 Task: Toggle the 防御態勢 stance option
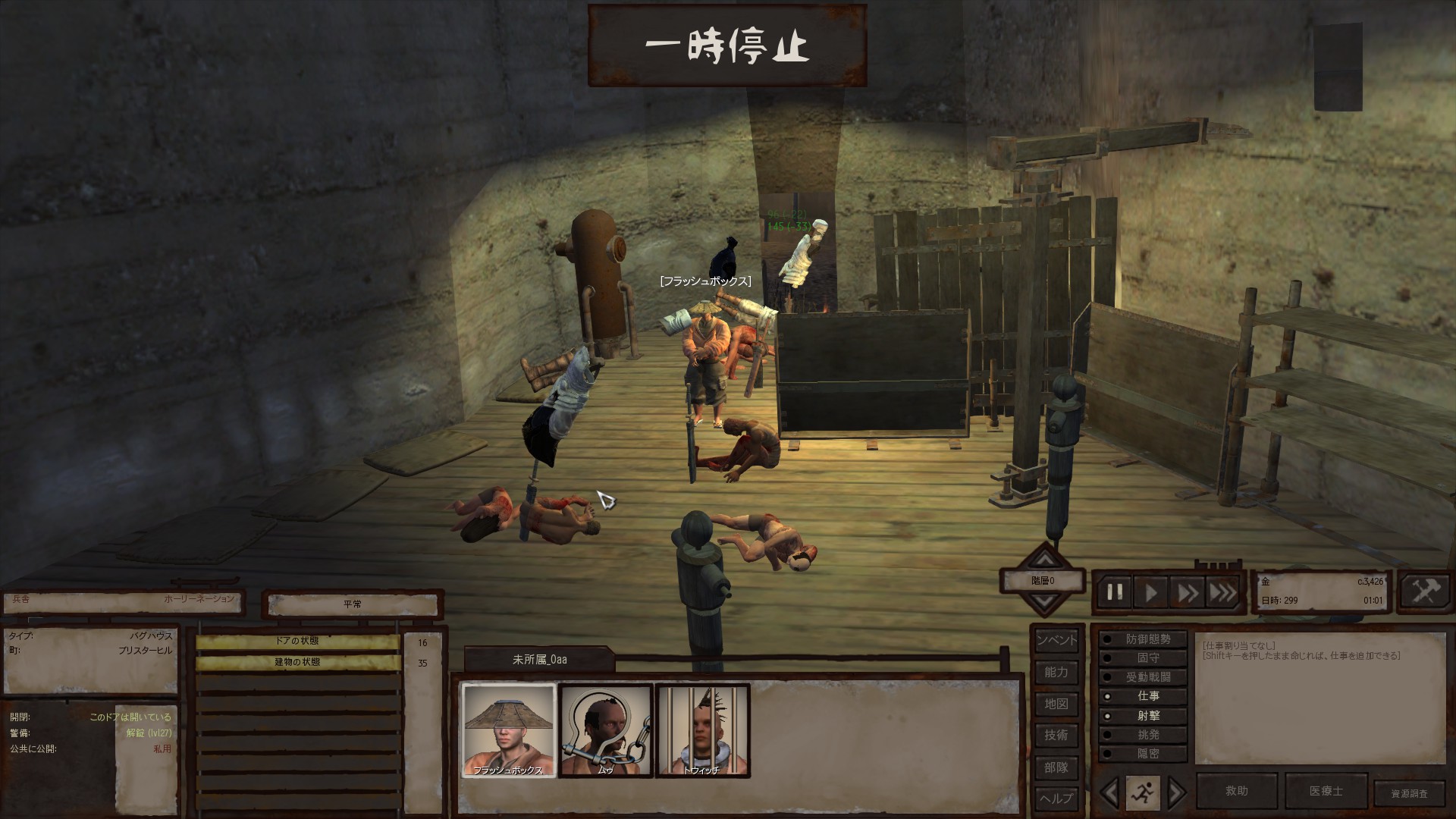[1143, 639]
